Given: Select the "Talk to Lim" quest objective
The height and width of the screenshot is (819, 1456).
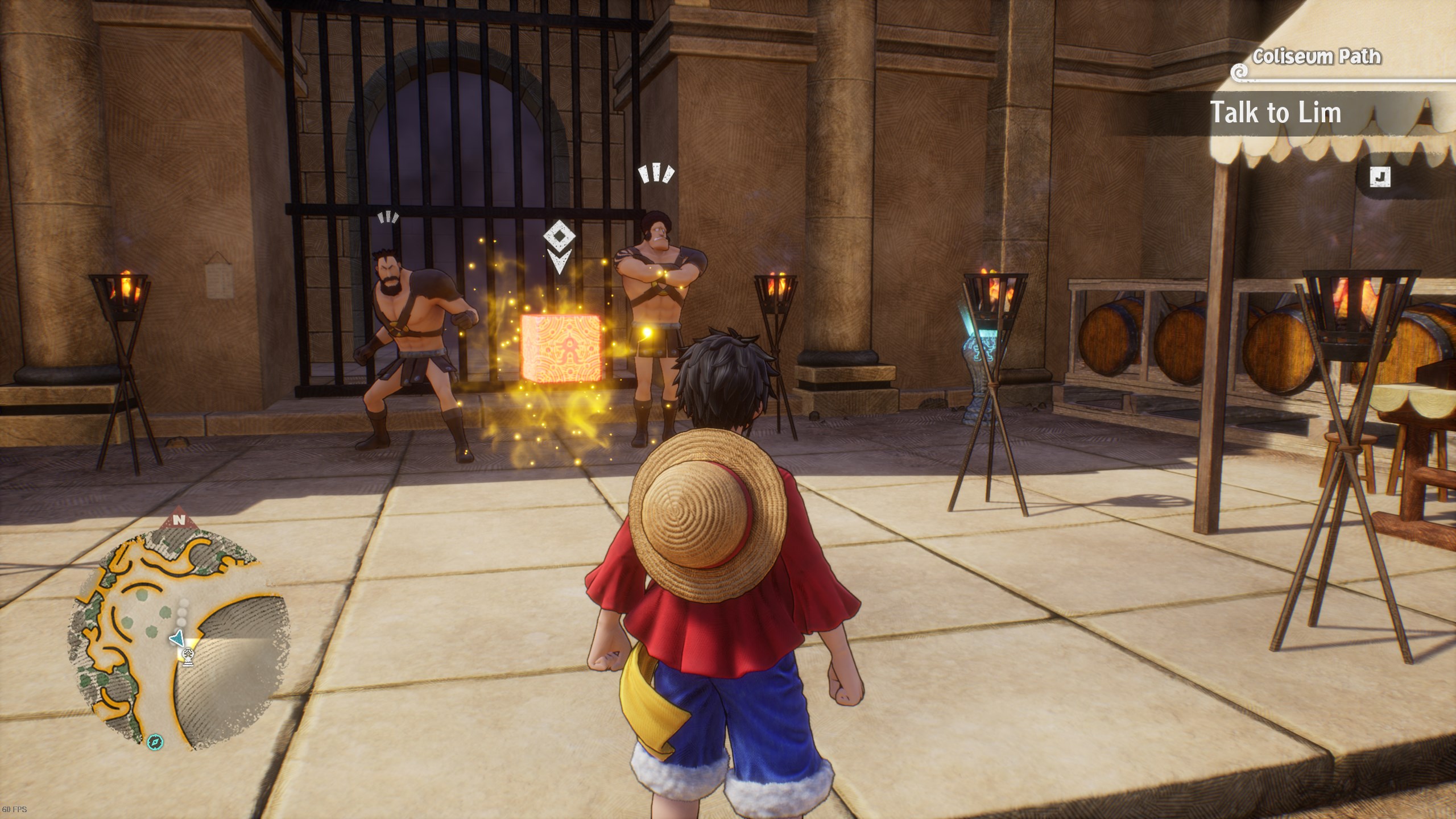Looking at the screenshot, I should pos(1275,113).
